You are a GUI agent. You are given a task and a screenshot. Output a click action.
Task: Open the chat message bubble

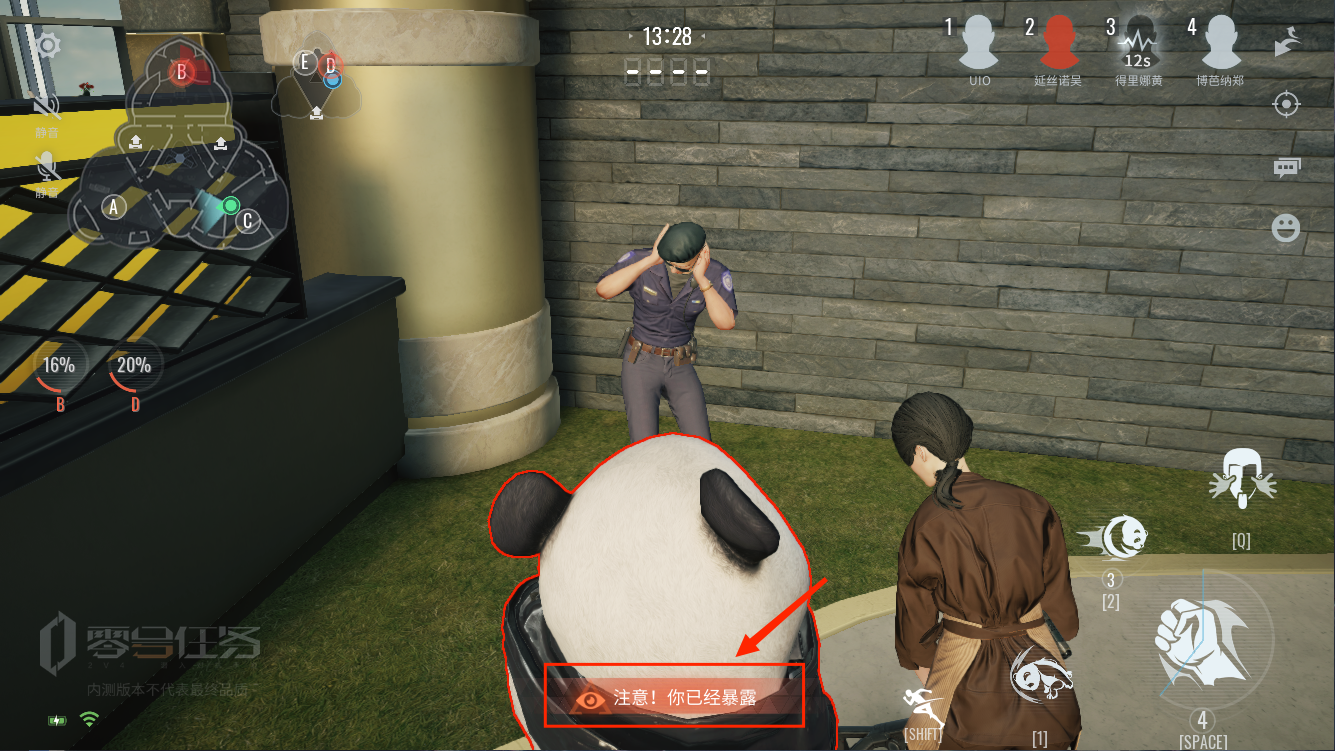pyautogui.click(x=1286, y=167)
